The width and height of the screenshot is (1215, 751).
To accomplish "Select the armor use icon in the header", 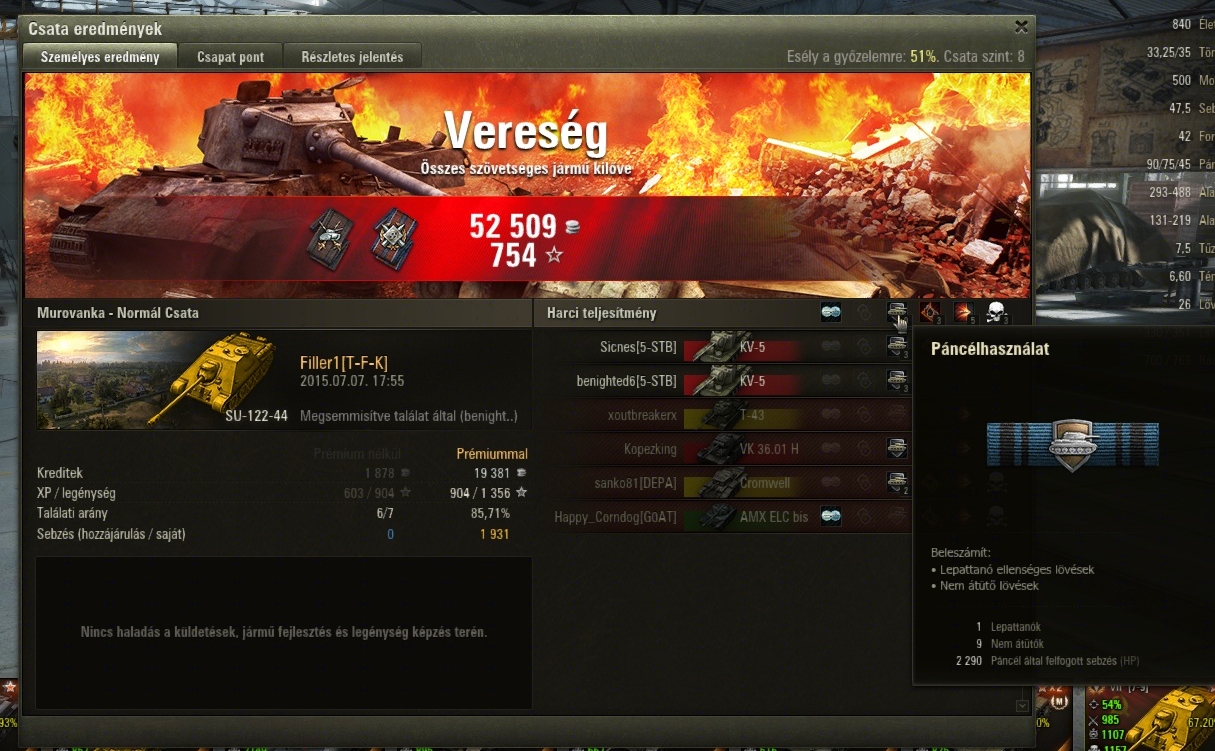I will (x=897, y=313).
